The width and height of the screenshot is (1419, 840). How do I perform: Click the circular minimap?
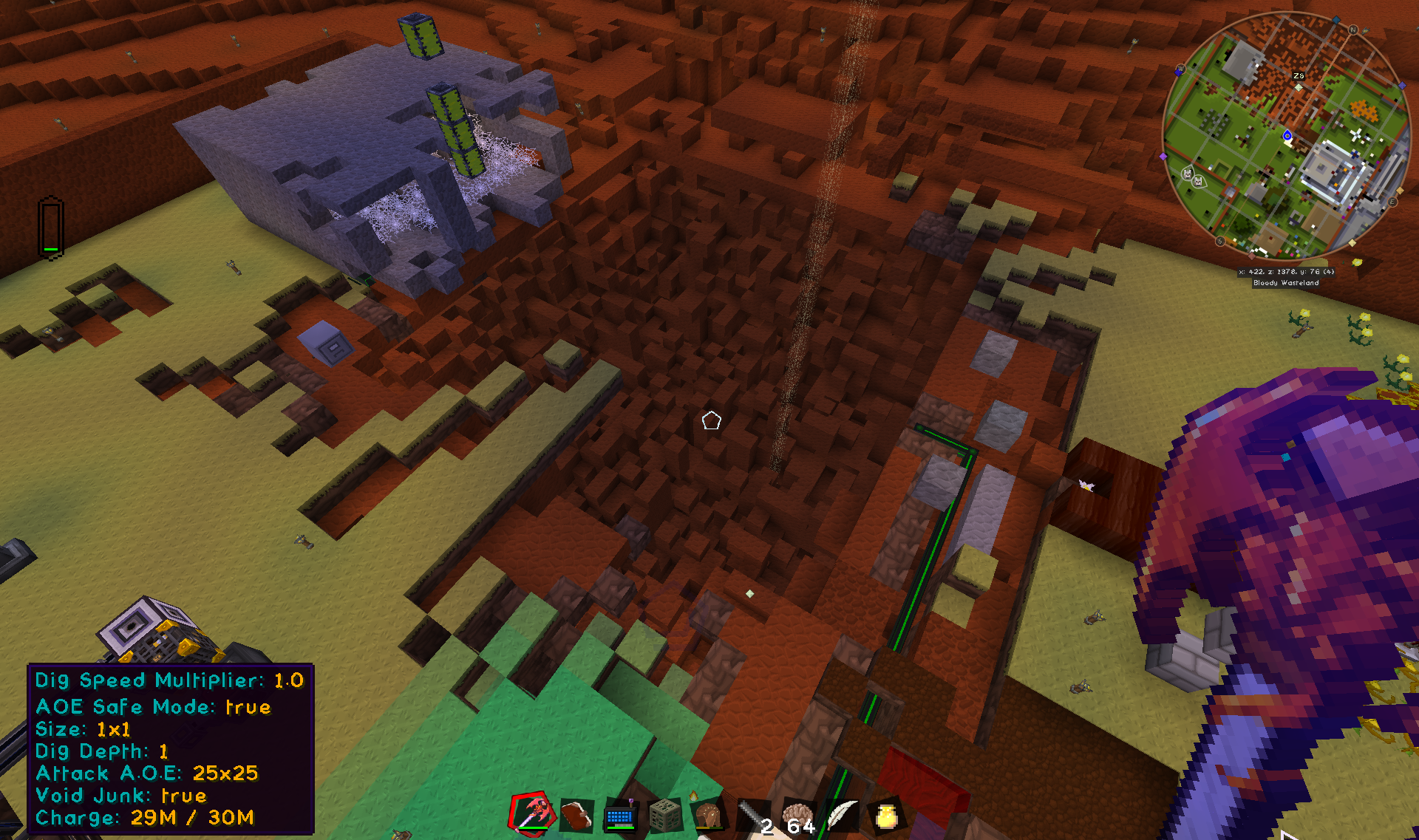point(1285,136)
